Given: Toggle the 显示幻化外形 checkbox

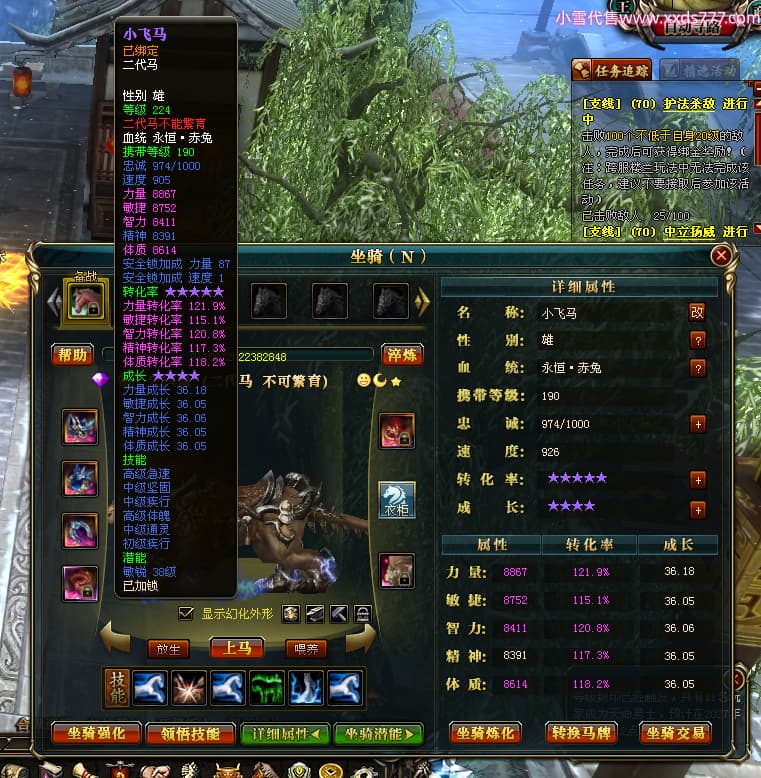Looking at the screenshot, I should coord(185,613).
